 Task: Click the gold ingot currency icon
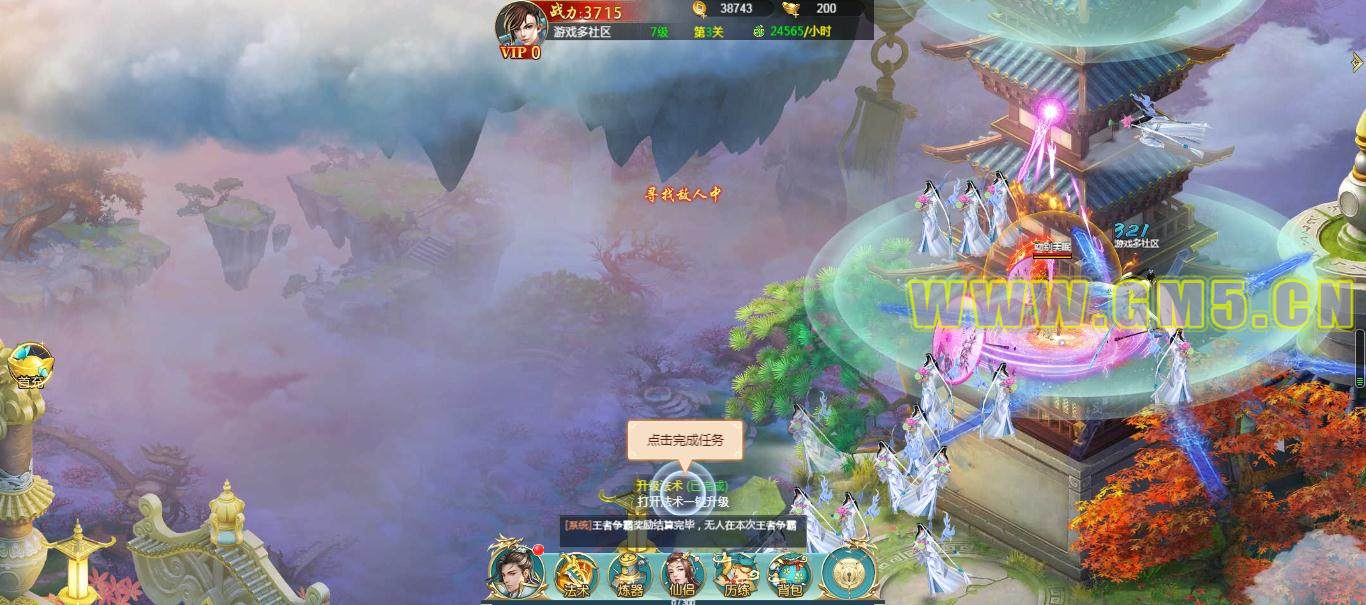[791, 9]
